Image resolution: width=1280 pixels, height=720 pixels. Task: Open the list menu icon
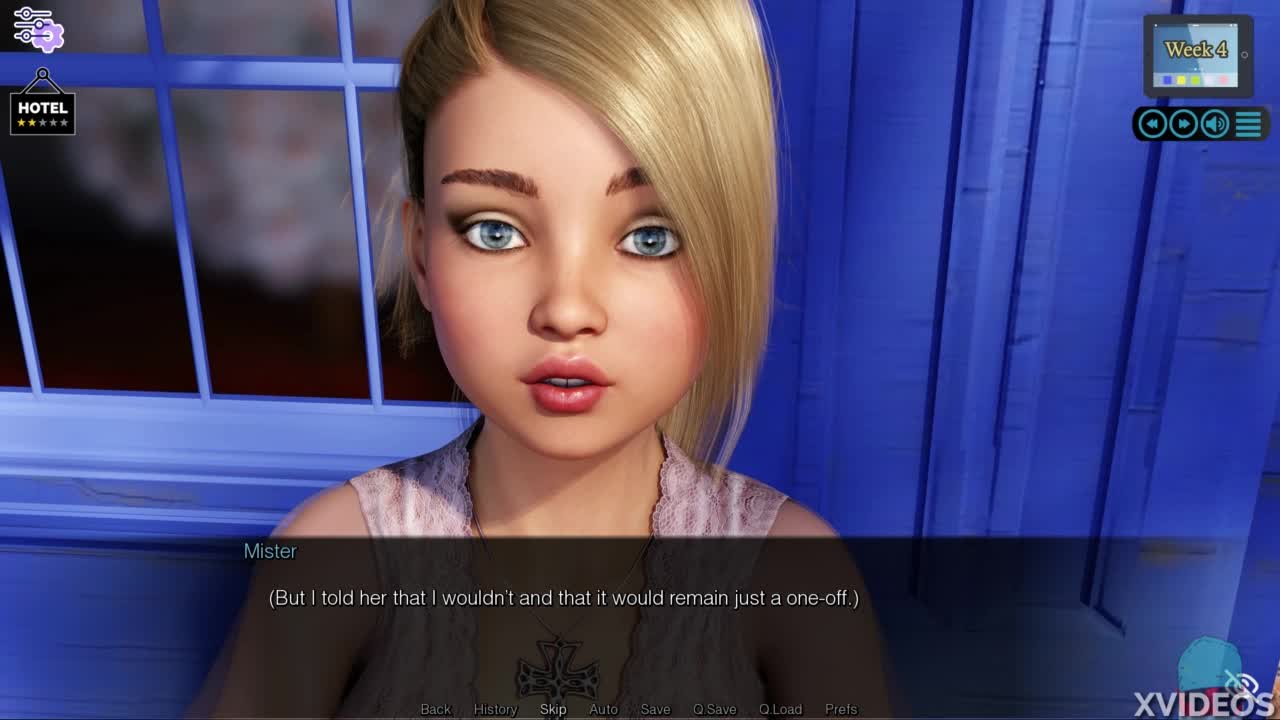point(1248,124)
